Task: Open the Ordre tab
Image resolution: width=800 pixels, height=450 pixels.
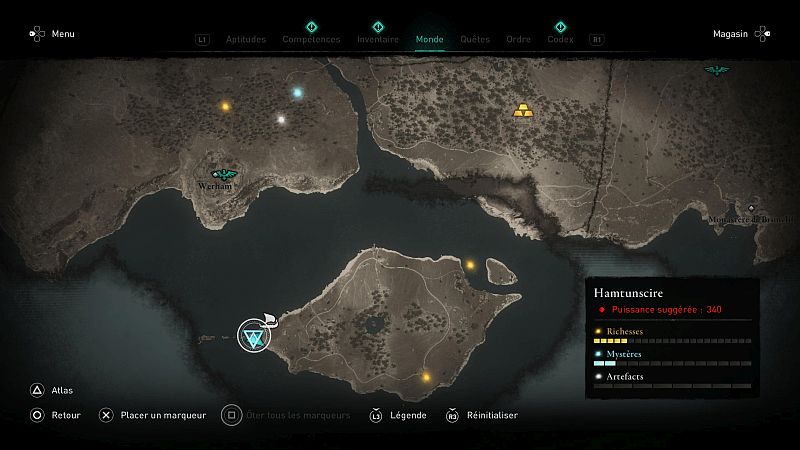Action: pyautogui.click(x=518, y=40)
